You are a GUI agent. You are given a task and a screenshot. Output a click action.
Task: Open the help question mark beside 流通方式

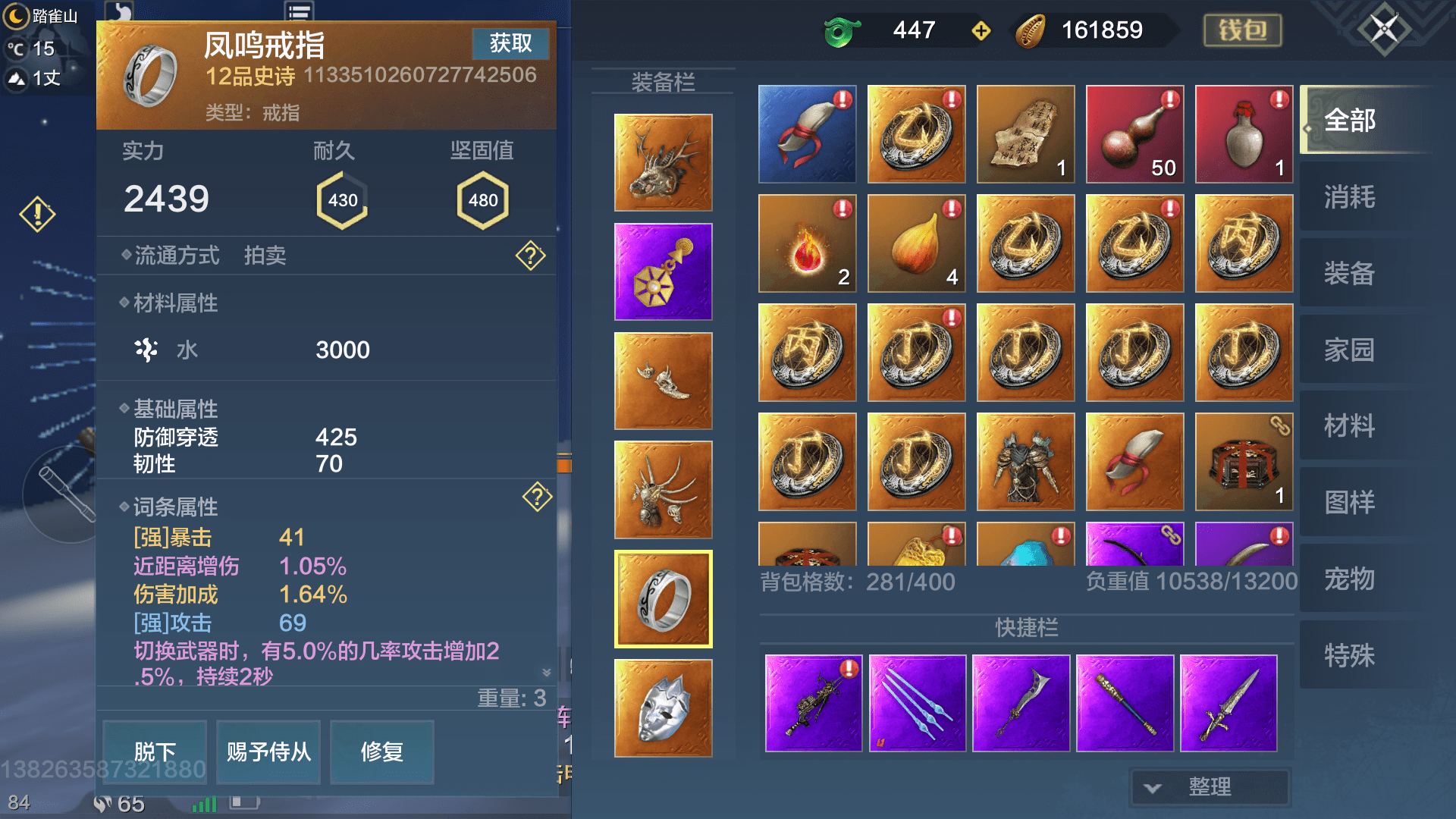coord(529,256)
